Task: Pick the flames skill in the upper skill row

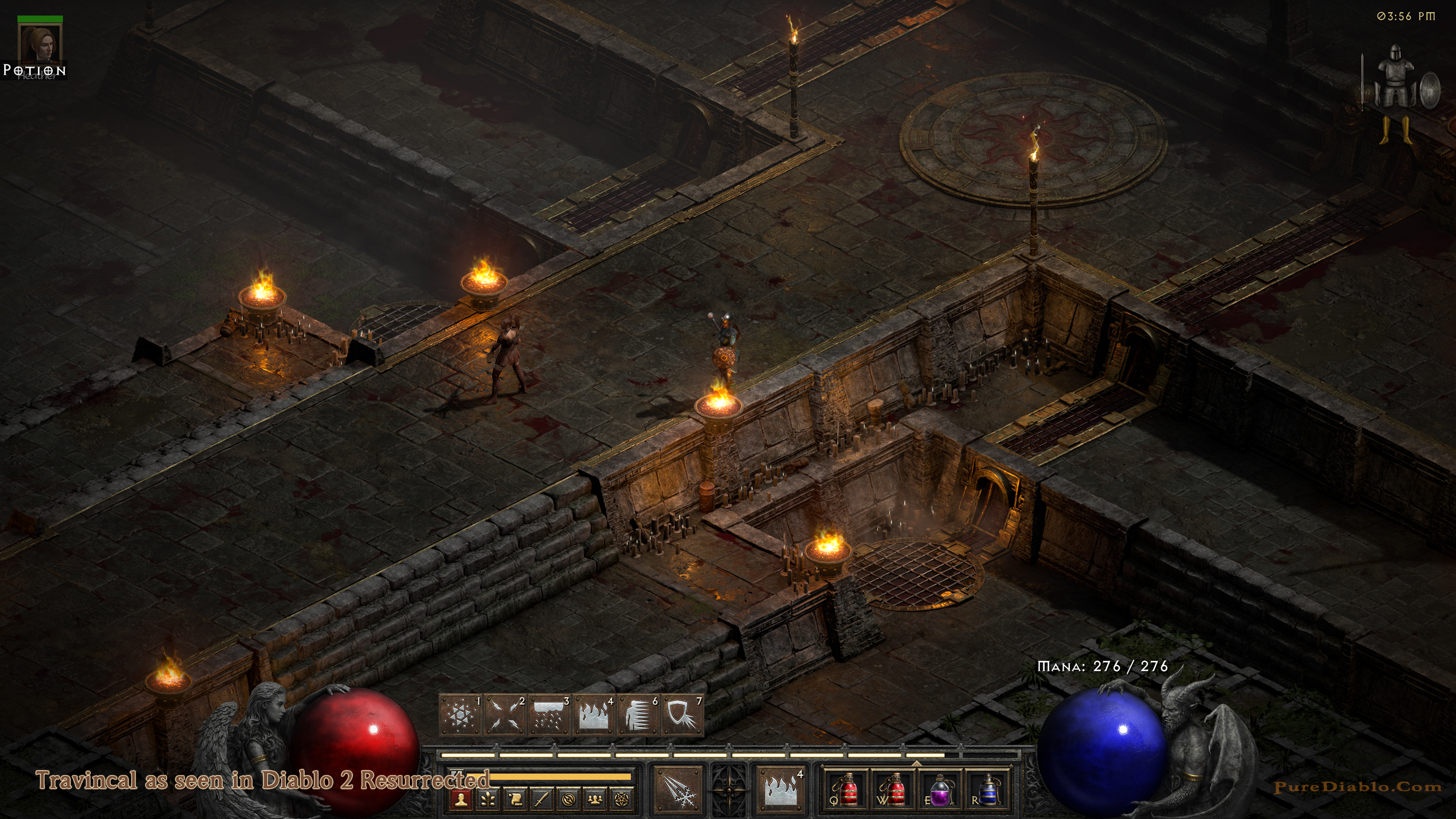Action: (x=594, y=715)
